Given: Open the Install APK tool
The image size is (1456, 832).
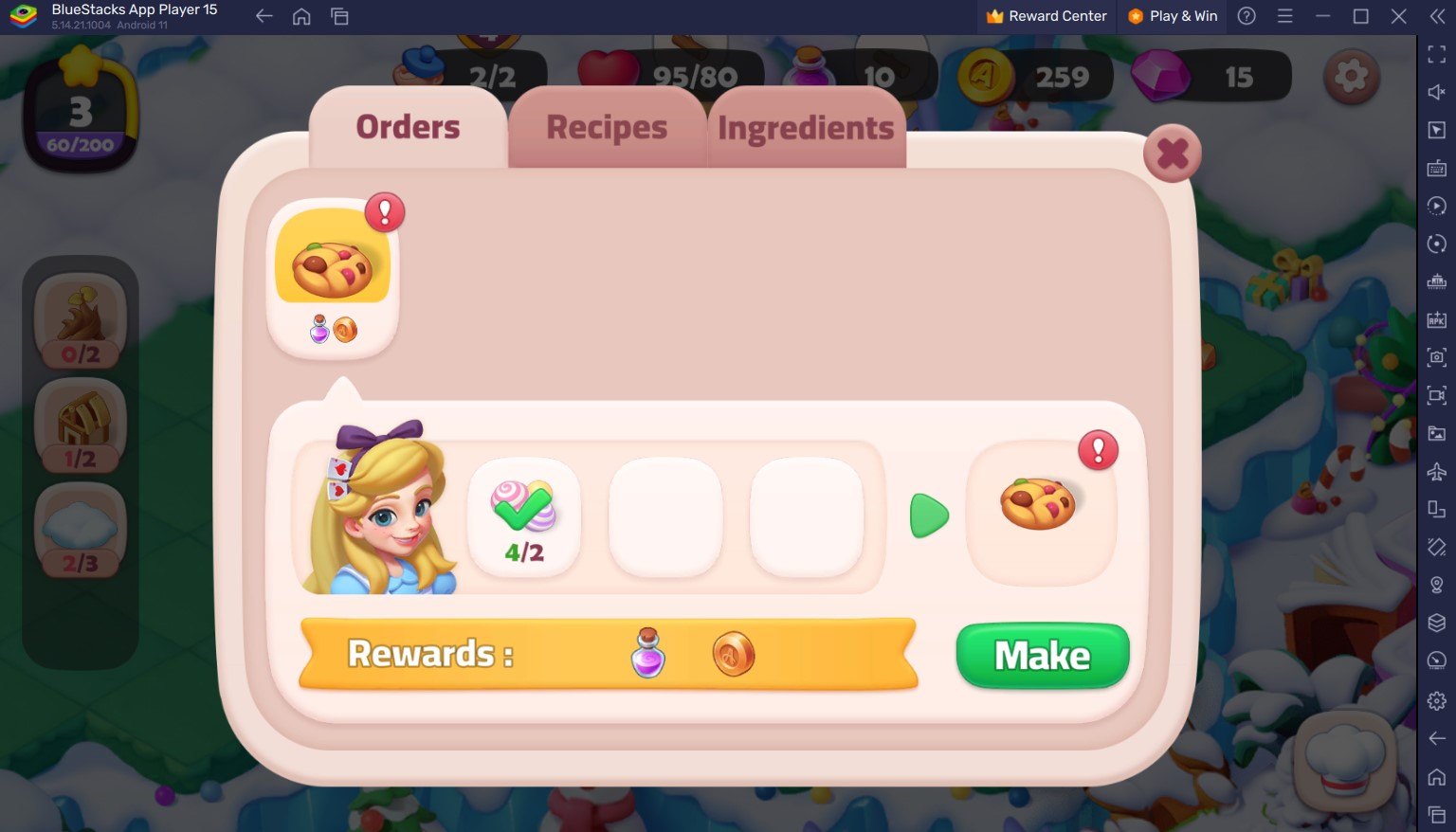Looking at the screenshot, I should click(1436, 319).
